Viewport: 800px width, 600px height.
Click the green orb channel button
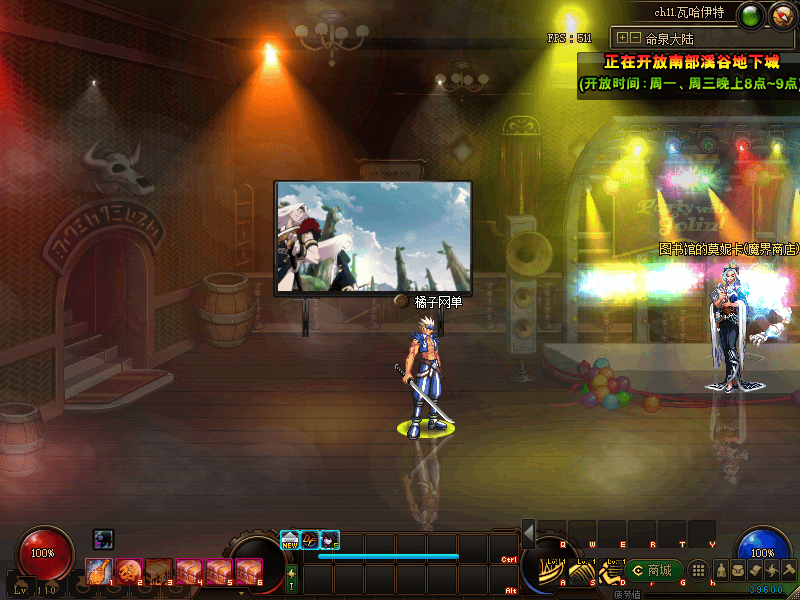coord(751,14)
